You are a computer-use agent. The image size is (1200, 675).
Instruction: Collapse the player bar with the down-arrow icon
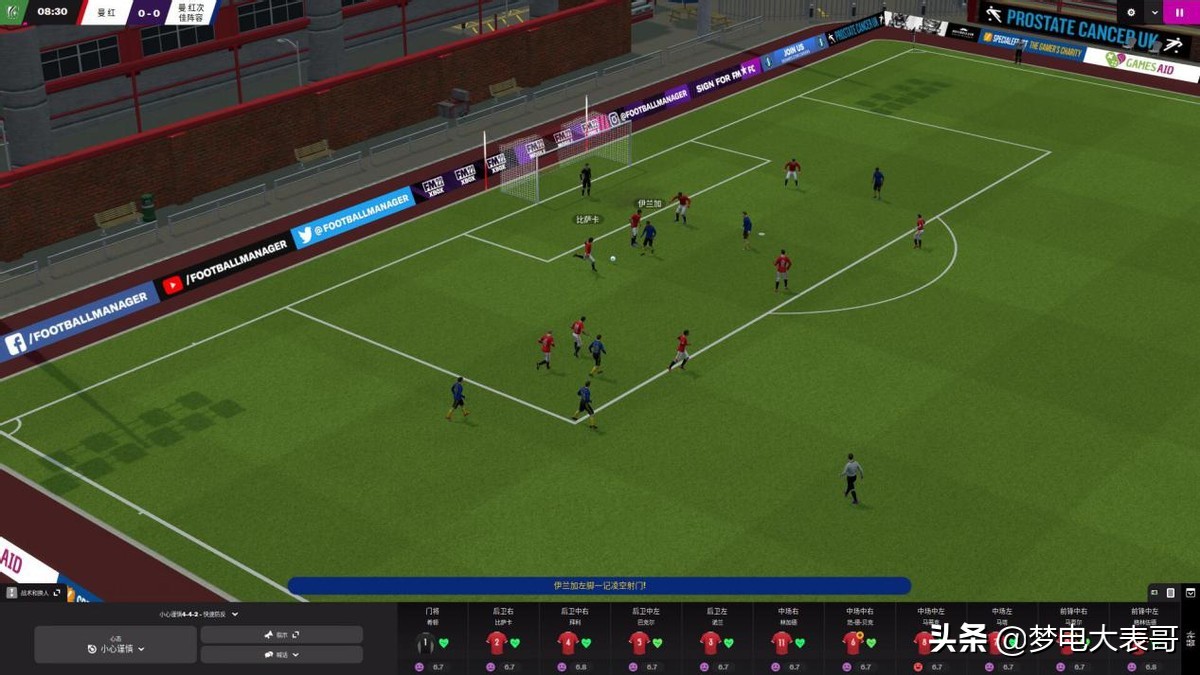pos(1190,593)
